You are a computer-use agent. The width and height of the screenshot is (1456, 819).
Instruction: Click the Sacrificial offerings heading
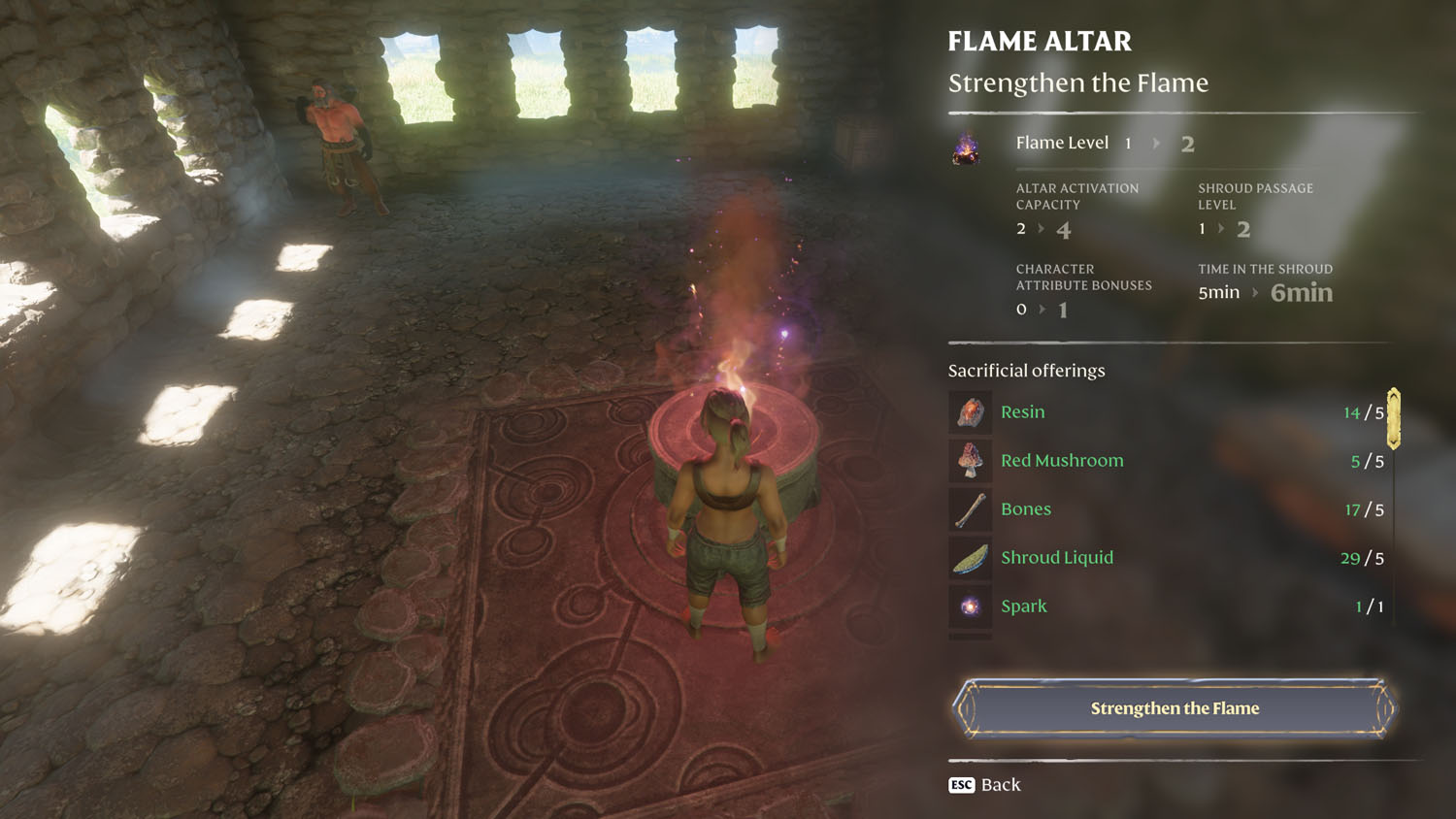(1027, 370)
